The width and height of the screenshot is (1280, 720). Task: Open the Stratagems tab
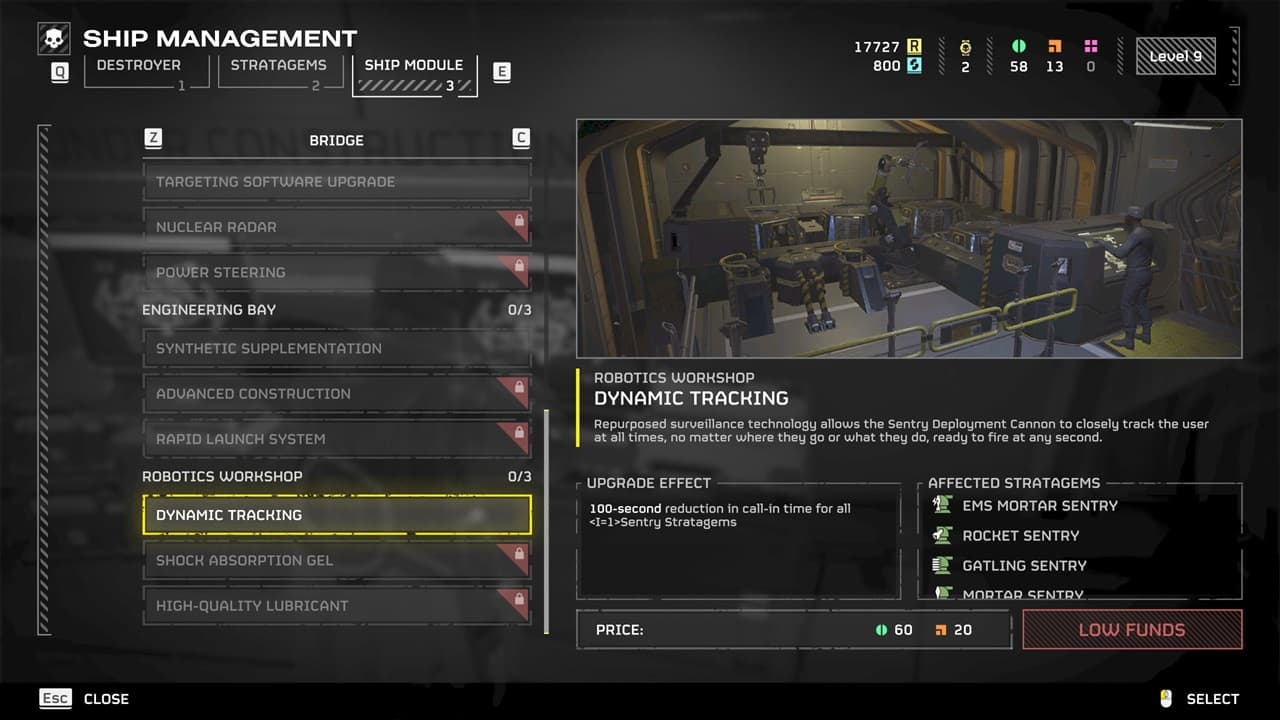point(271,71)
